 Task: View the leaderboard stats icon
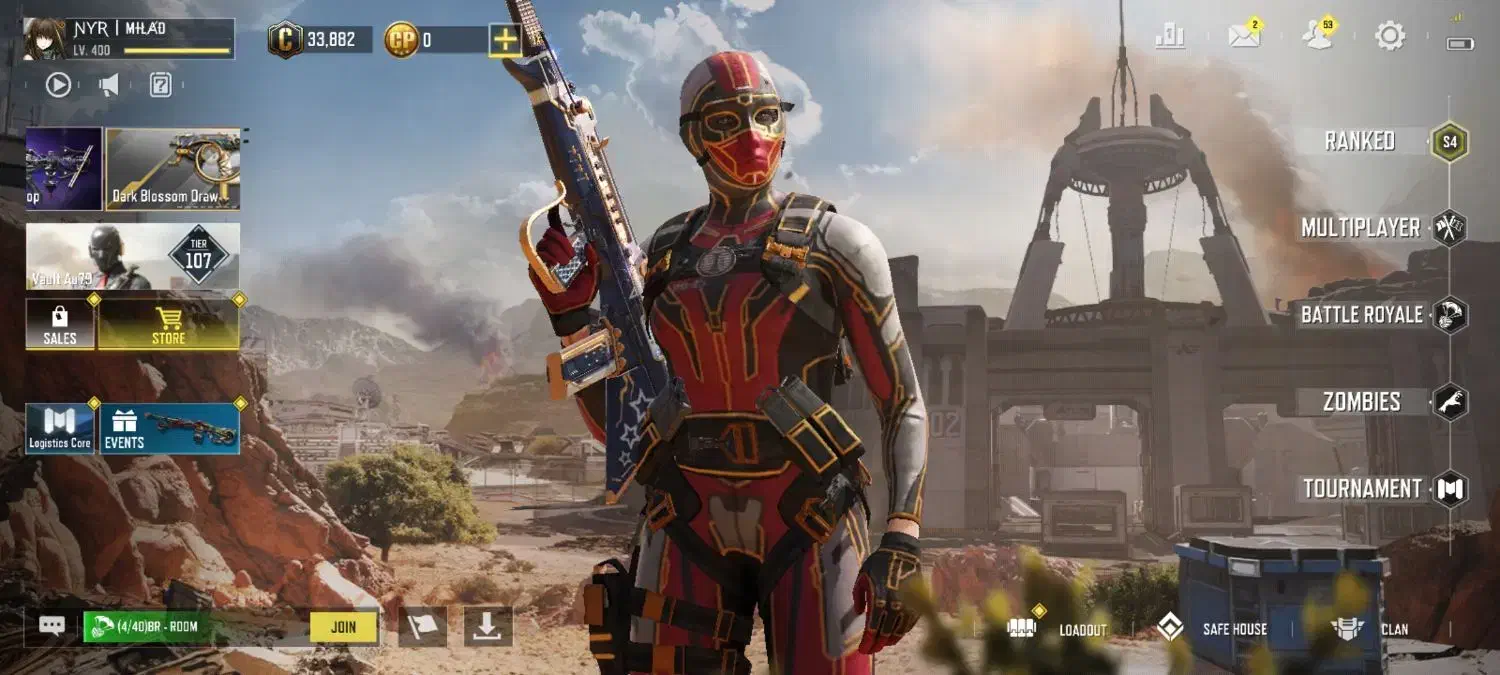click(x=1170, y=37)
